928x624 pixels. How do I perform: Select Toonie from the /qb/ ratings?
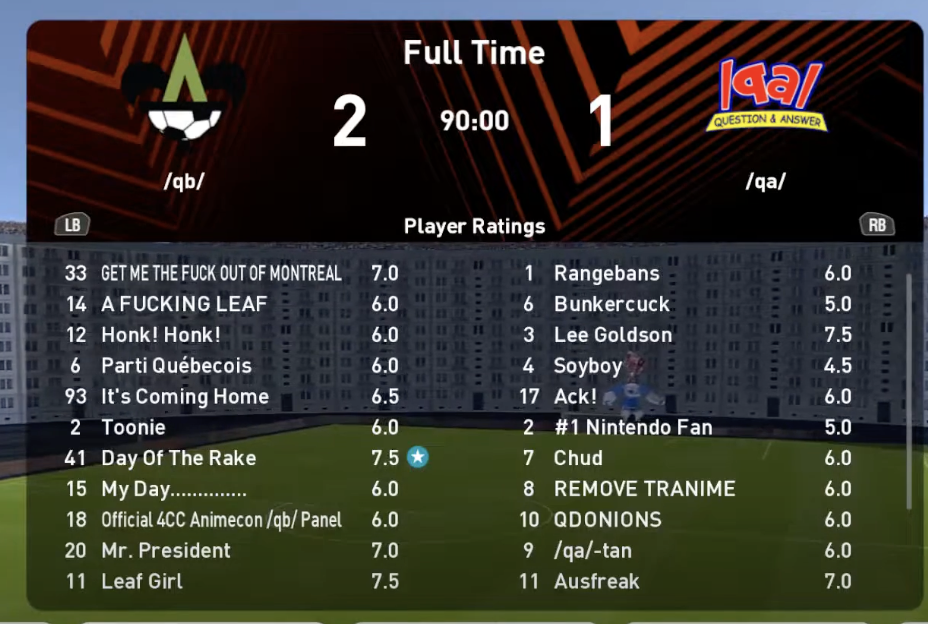point(133,427)
